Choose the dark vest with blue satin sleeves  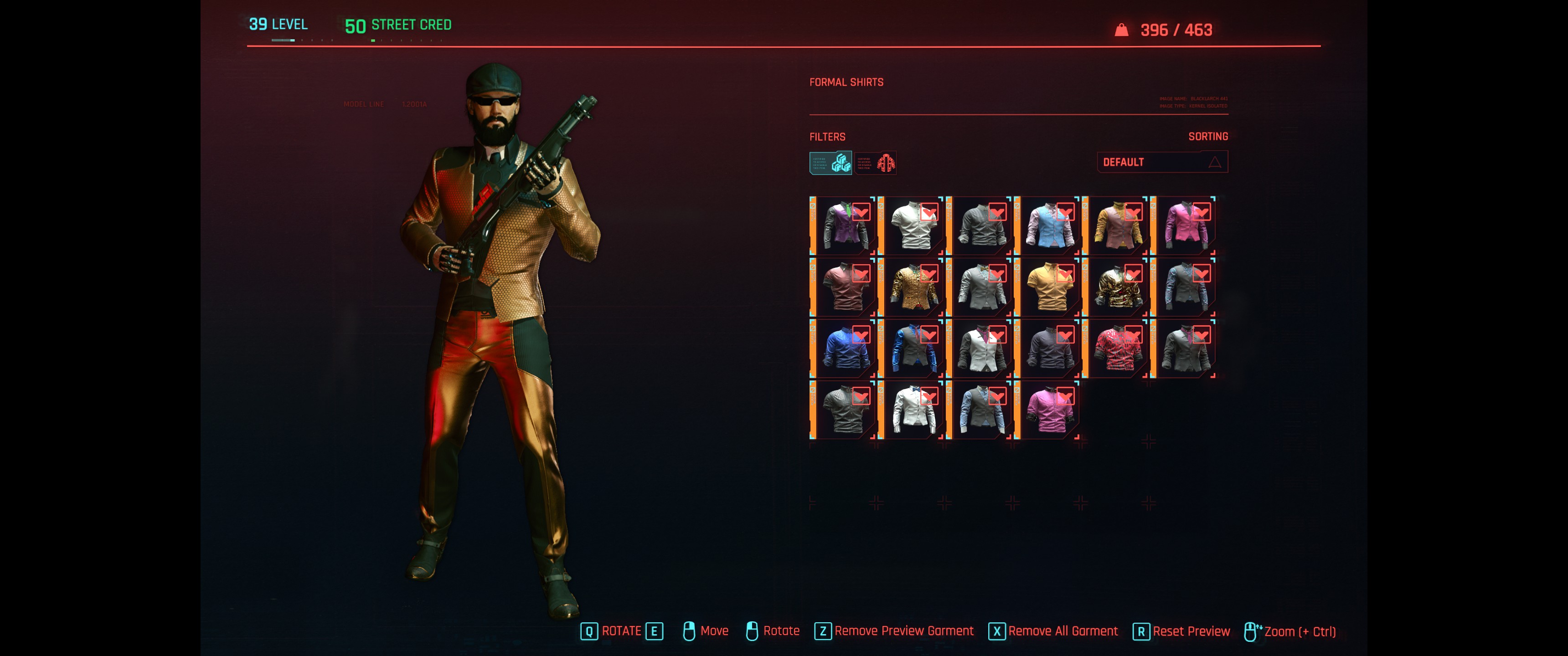tap(913, 348)
